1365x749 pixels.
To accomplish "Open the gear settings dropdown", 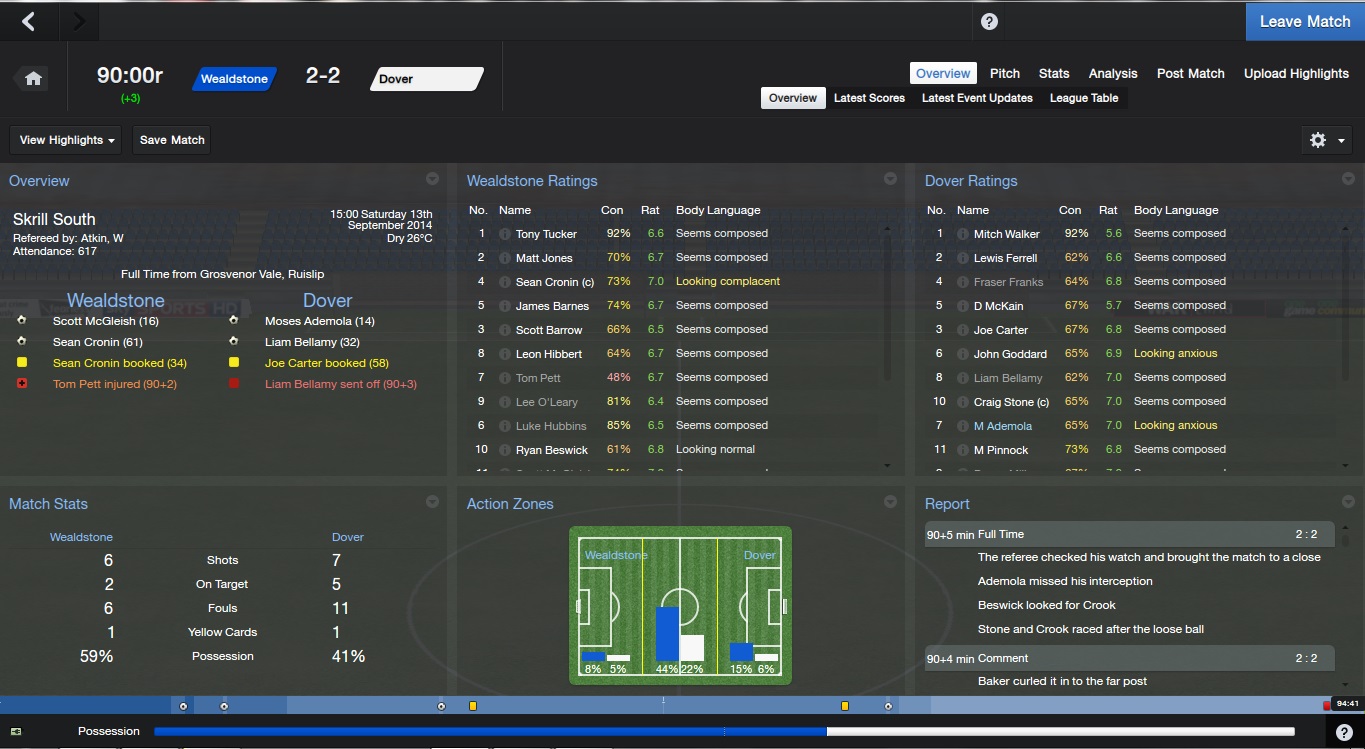I will click(1327, 140).
